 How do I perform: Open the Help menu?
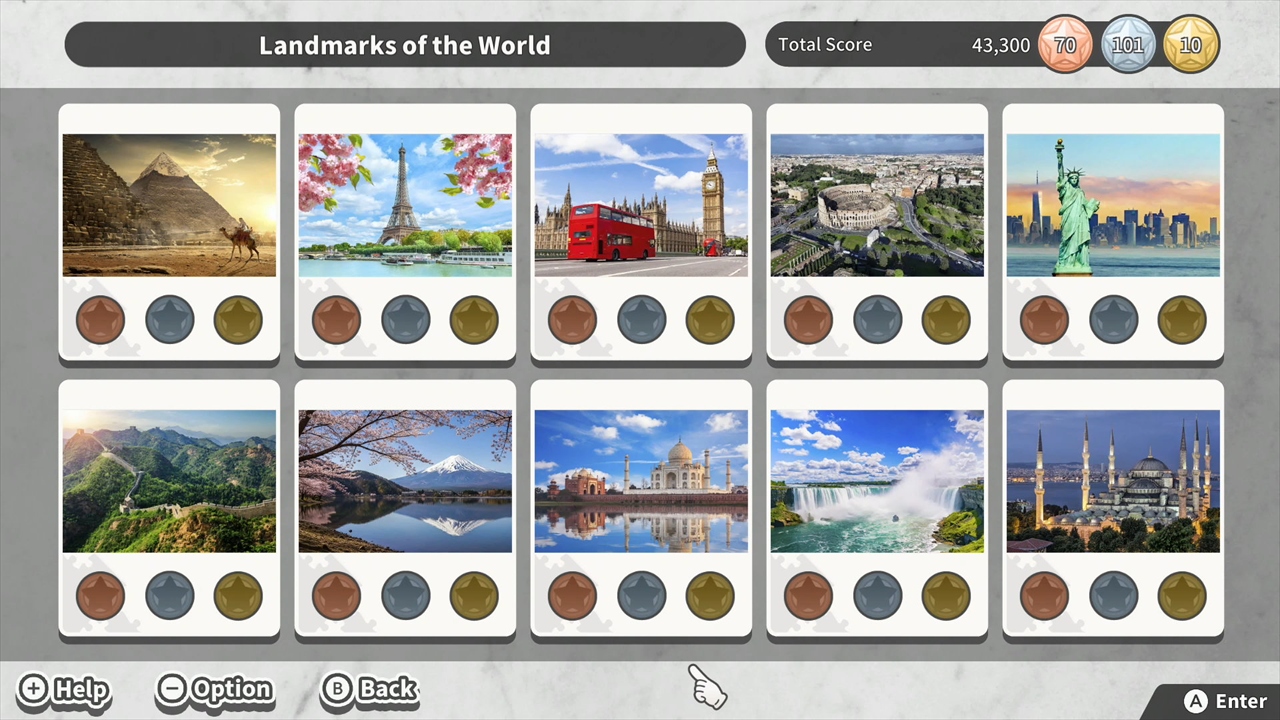(x=63, y=689)
